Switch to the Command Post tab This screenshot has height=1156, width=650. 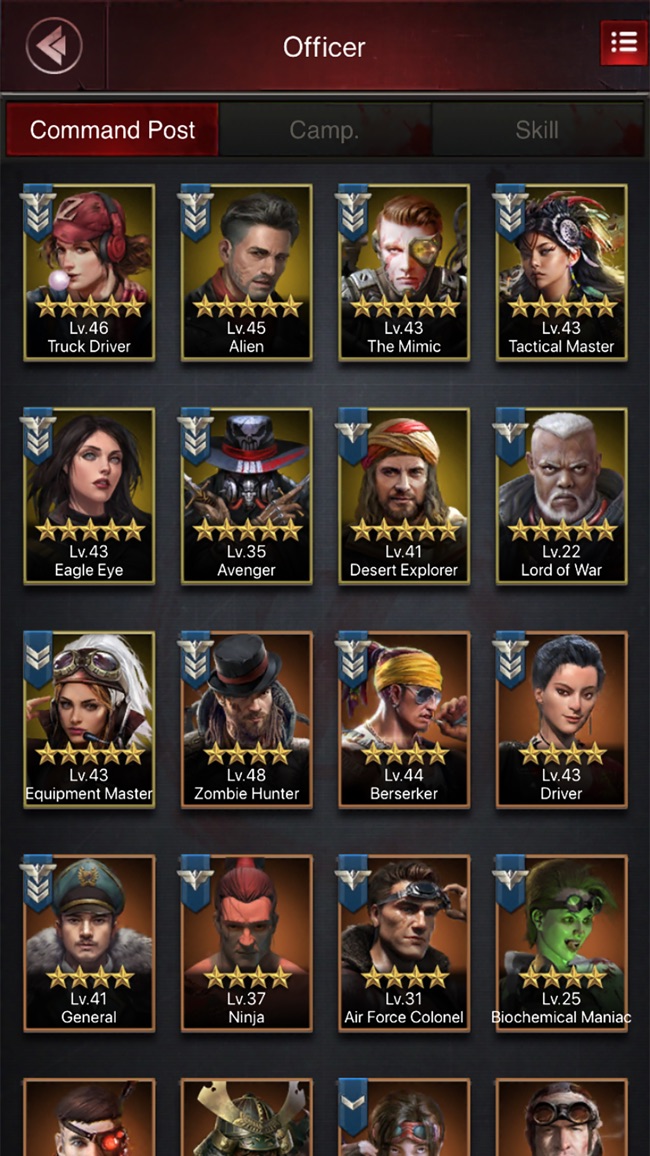[112, 130]
